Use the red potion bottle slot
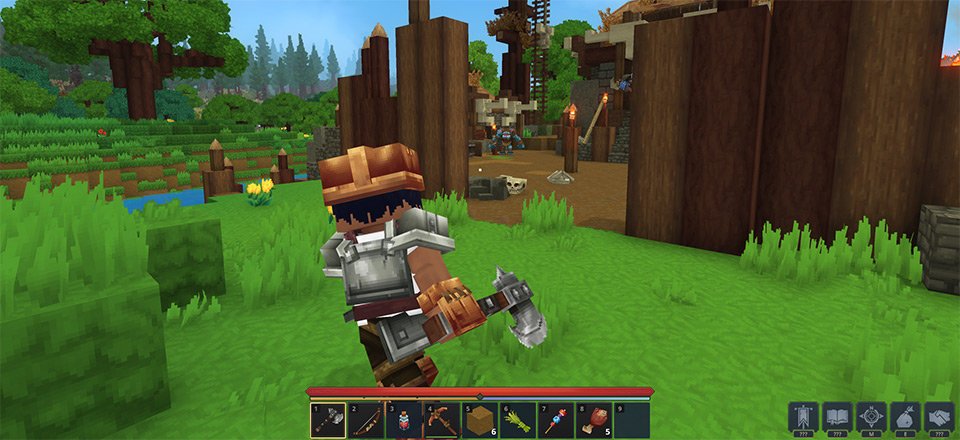The width and height of the screenshot is (960, 440). click(x=402, y=420)
